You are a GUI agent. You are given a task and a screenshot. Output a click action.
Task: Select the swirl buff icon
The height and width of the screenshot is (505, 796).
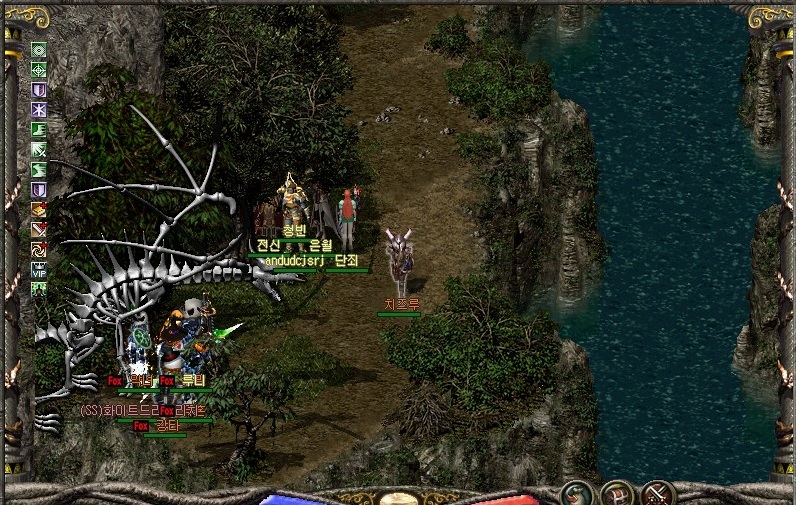tap(39, 249)
